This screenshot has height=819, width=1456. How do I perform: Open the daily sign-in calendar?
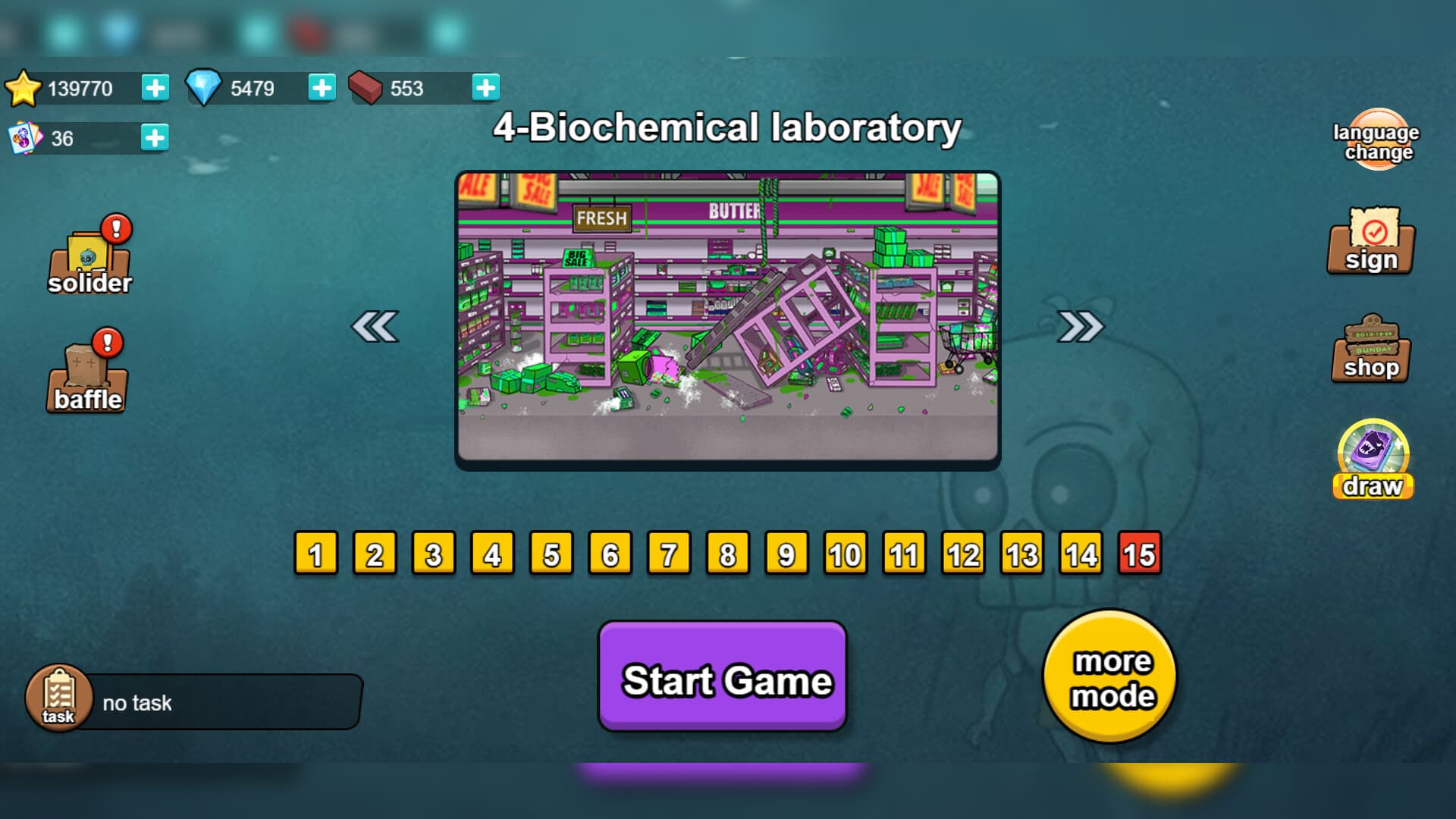1370,243
